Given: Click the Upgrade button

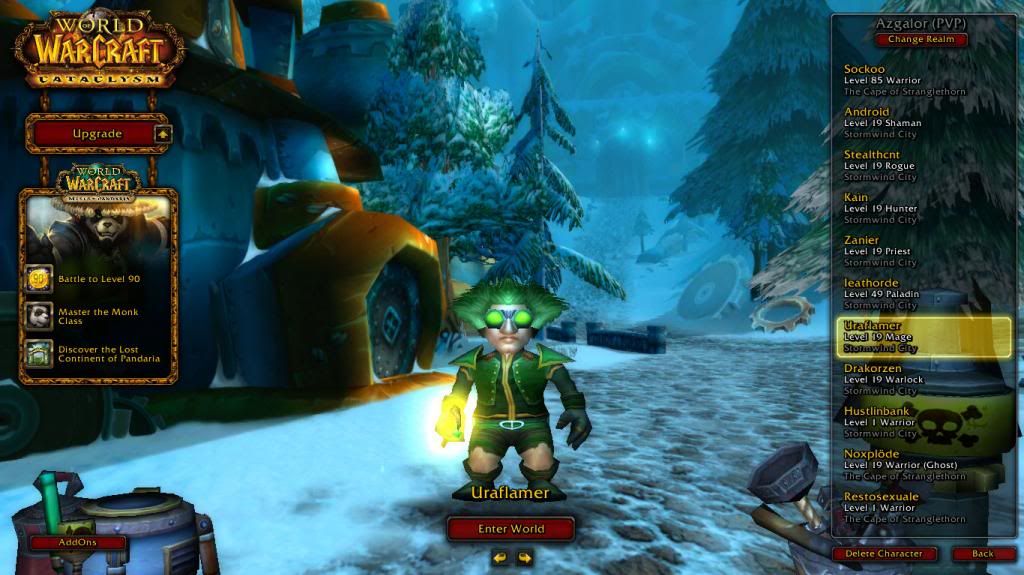Looking at the screenshot, I should tap(97, 134).
